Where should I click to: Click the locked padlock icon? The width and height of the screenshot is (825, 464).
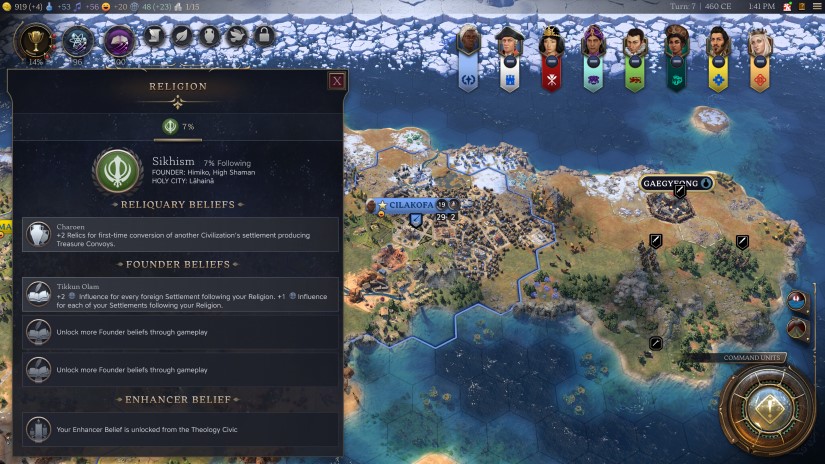tap(265, 38)
